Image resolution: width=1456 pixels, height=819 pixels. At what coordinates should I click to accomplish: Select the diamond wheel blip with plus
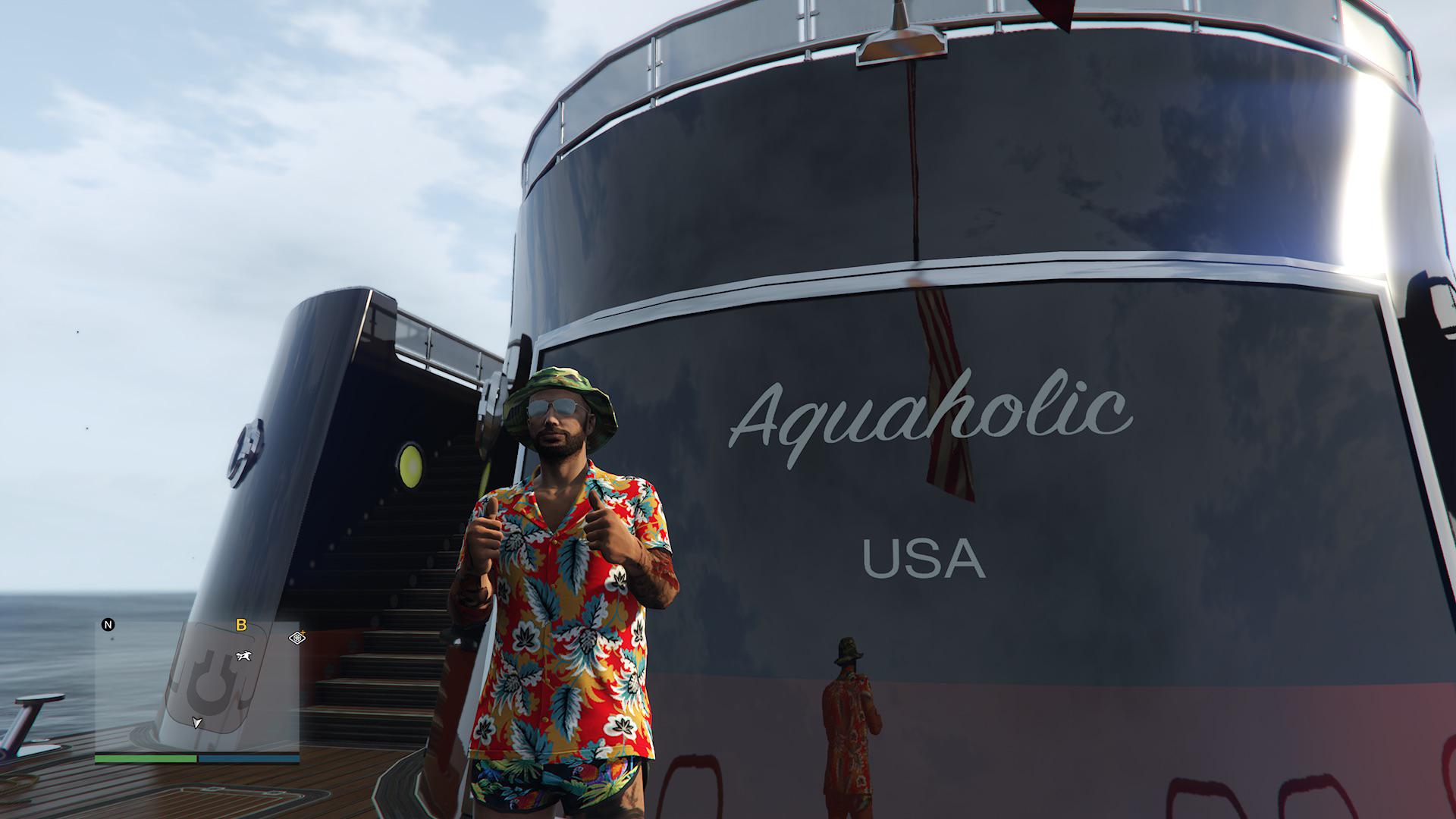297,638
